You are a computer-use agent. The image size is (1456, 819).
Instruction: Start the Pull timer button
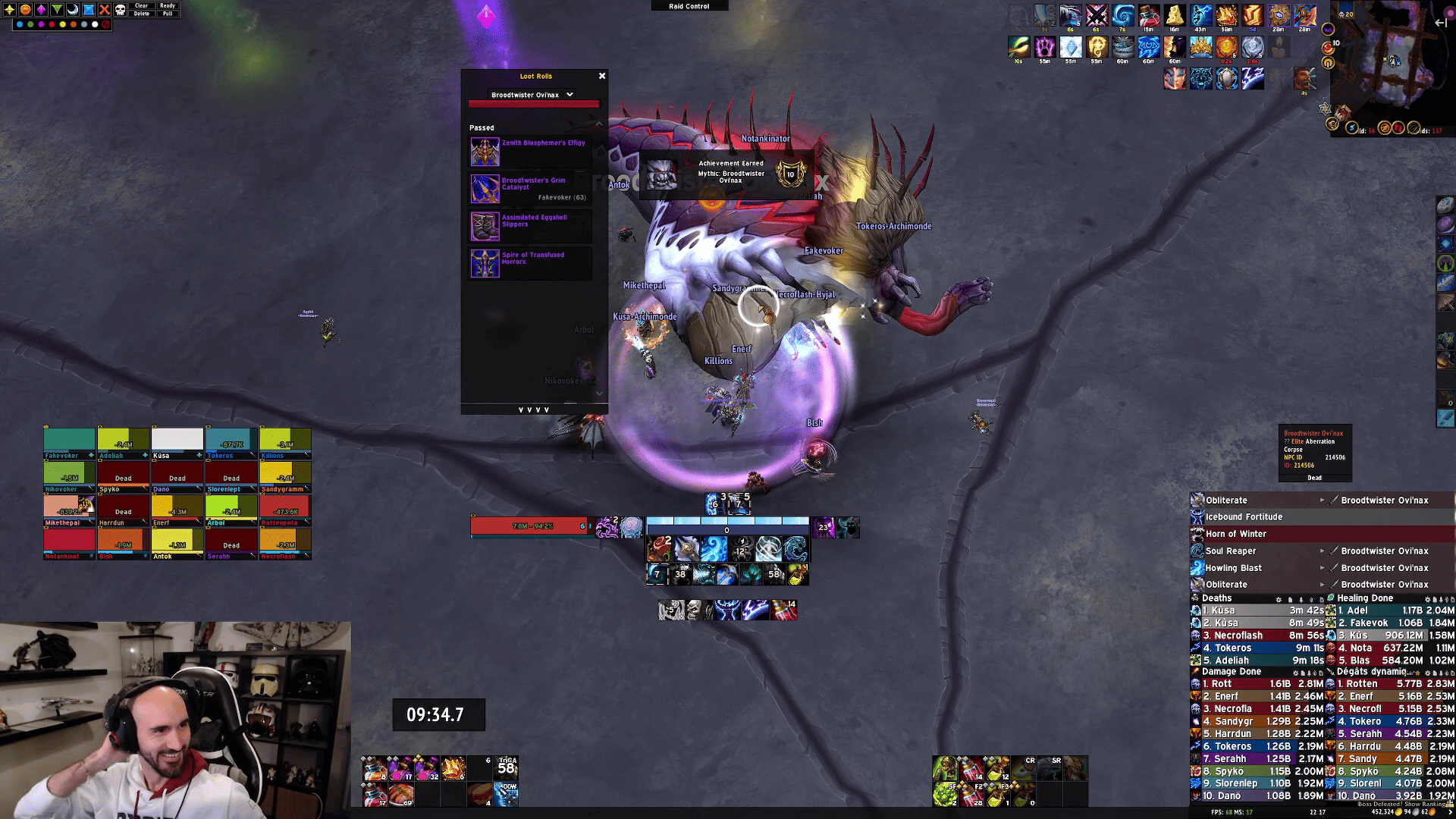pyautogui.click(x=168, y=14)
